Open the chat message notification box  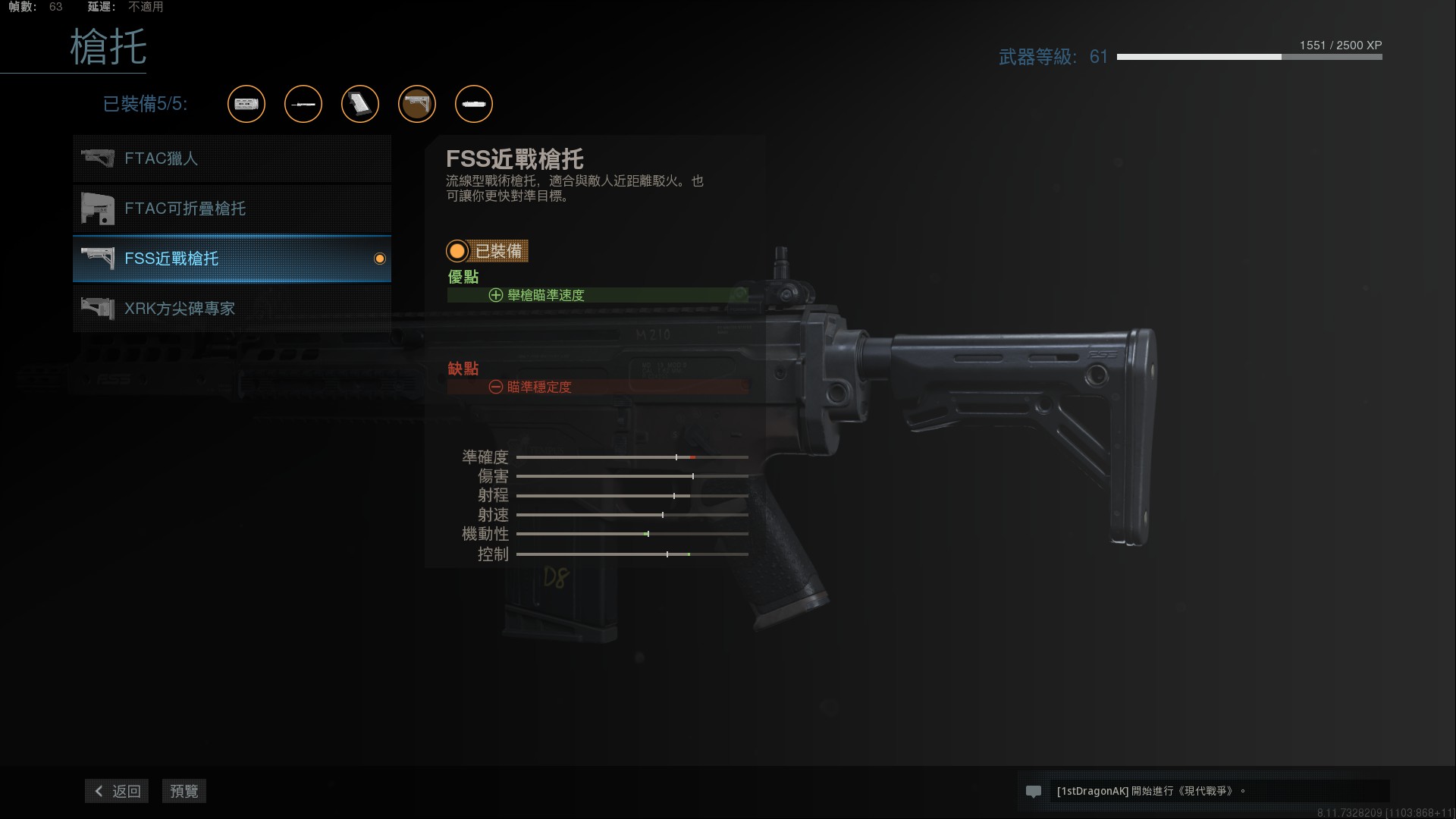1203,791
